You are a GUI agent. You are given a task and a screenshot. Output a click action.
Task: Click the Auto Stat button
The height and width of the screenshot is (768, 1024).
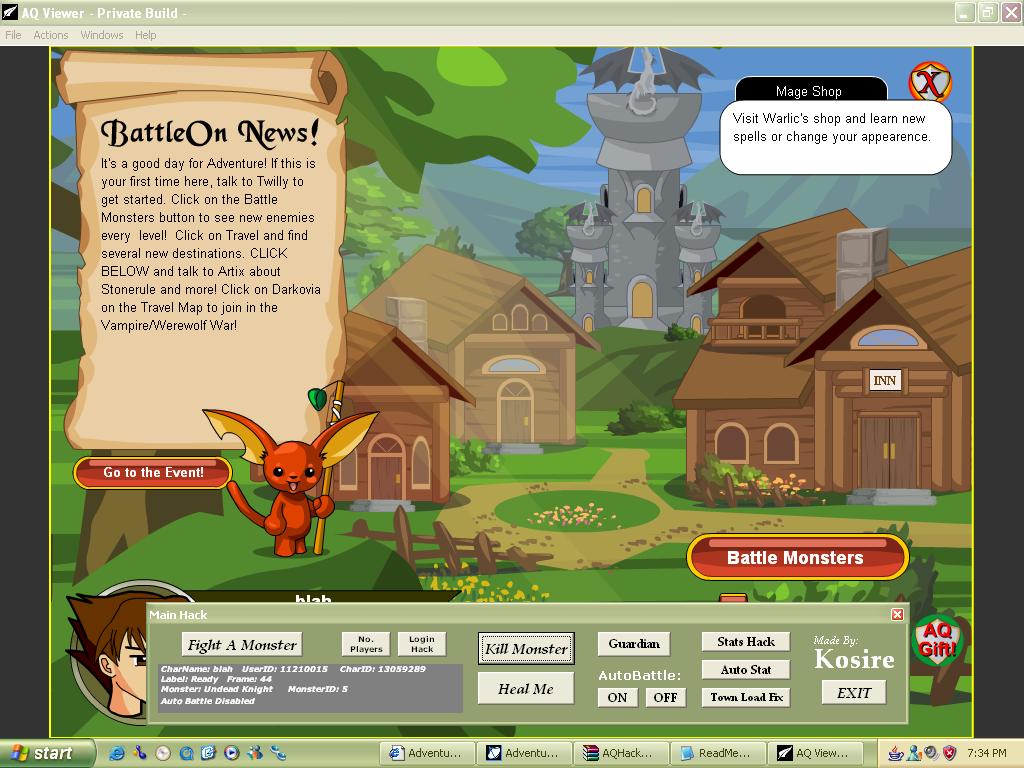coord(746,669)
